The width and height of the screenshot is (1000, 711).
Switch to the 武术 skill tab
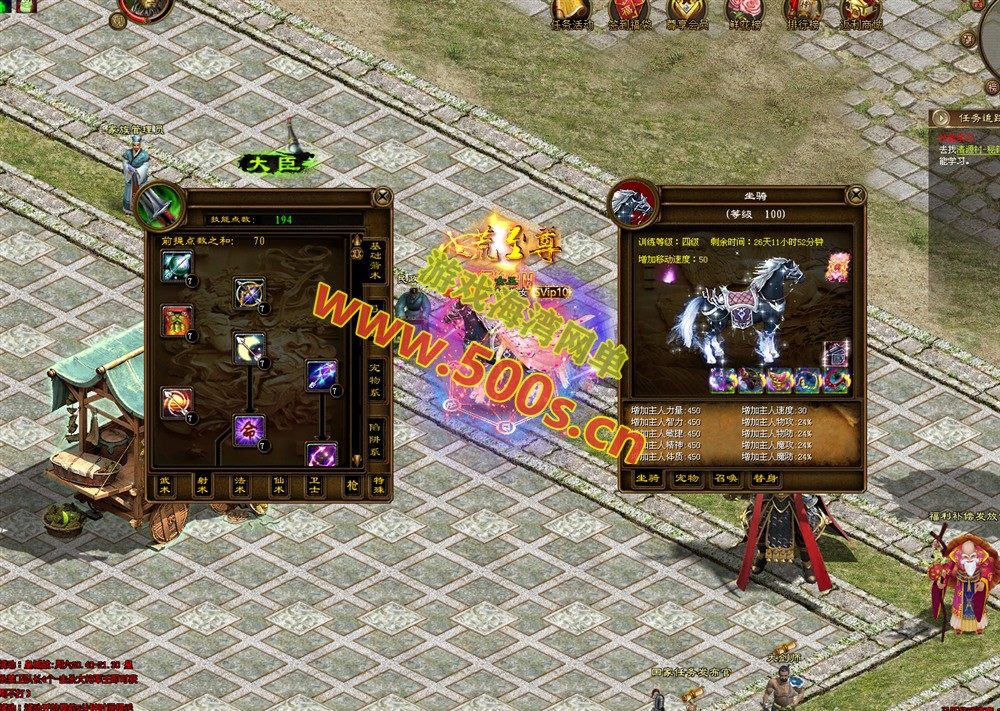pyautogui.click(x=166, y=484)
